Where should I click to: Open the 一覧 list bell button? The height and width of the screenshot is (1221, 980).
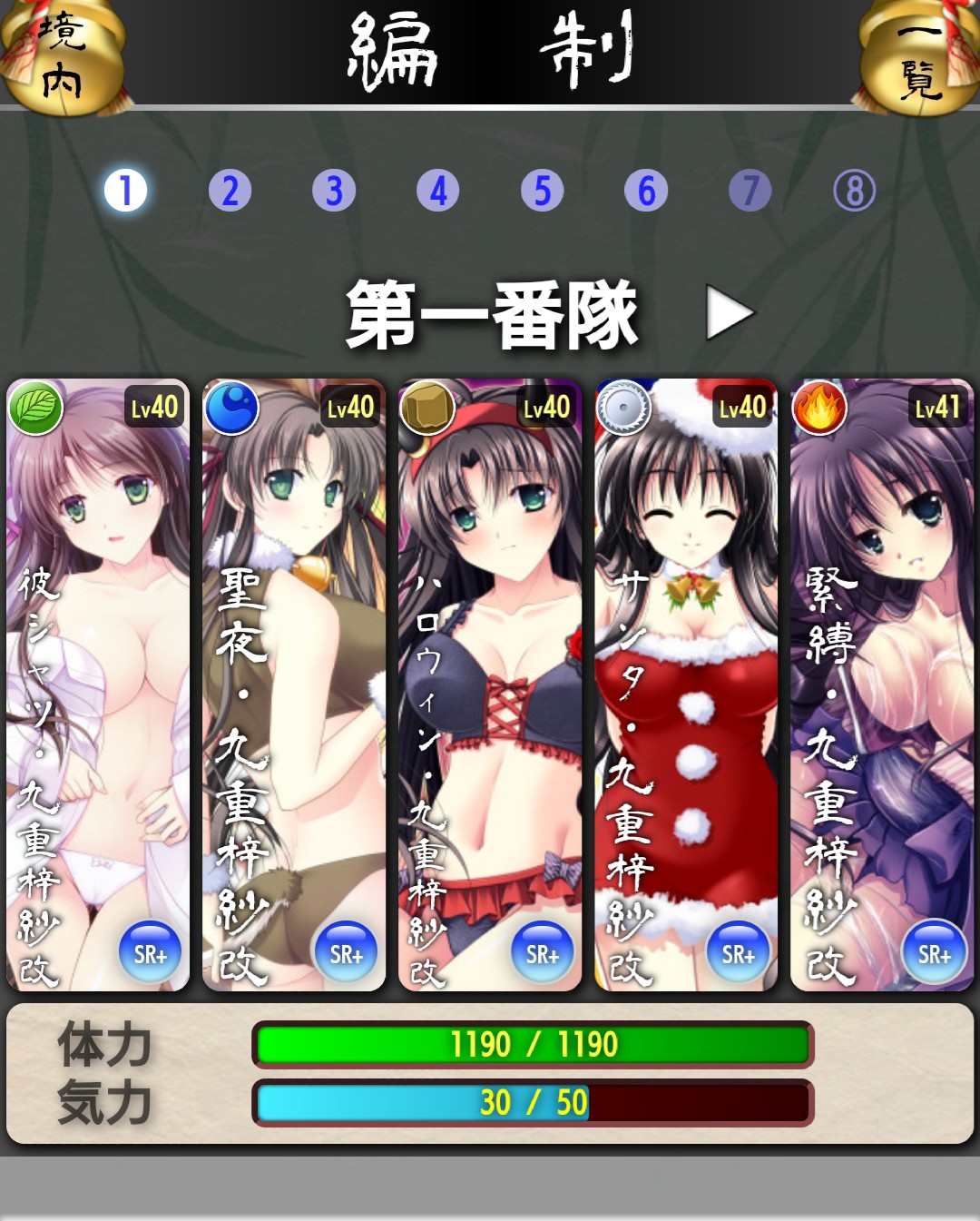(x=919, y=56)
